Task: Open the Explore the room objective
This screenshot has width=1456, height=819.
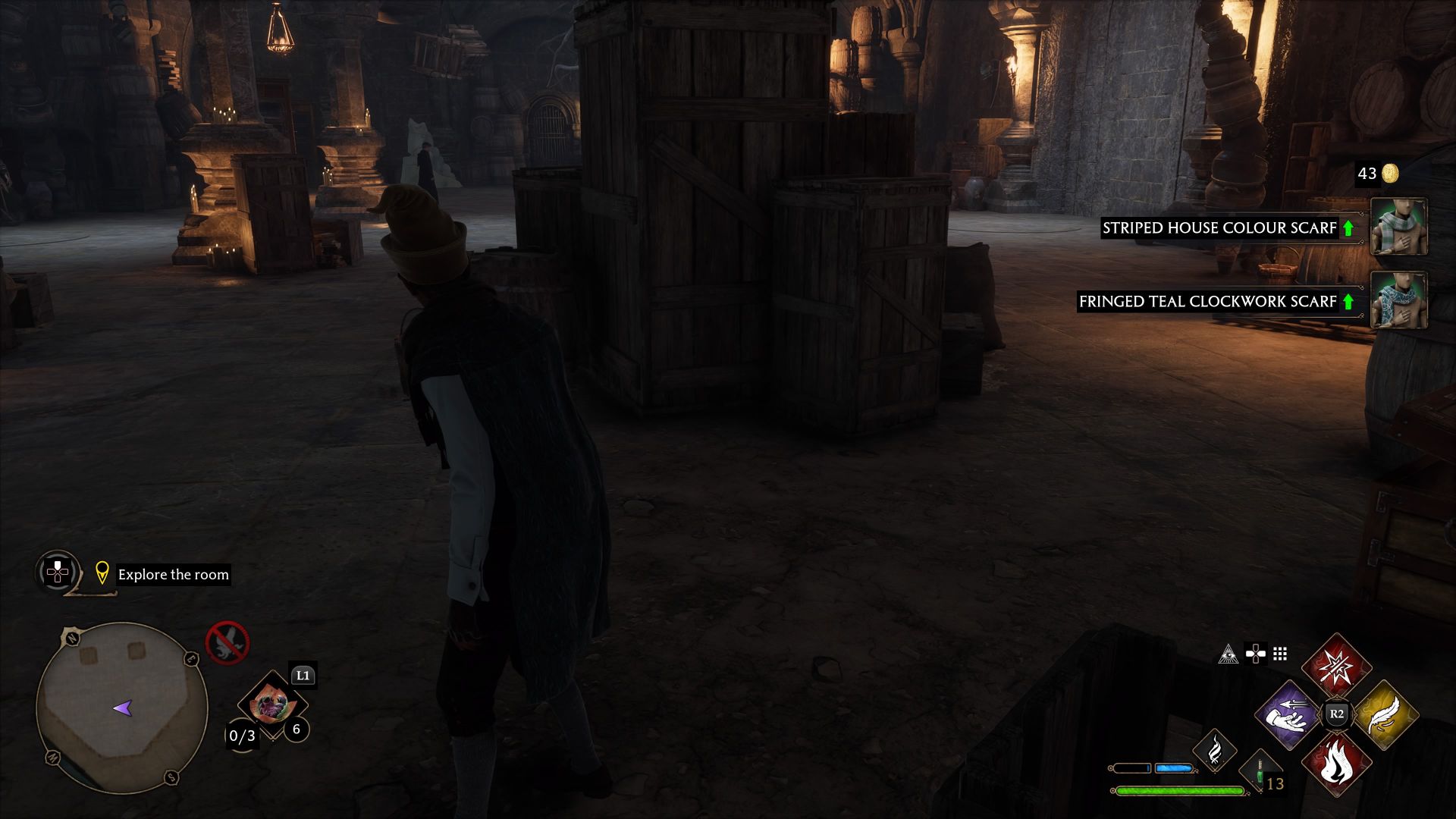Action: [x=174, y=575]
